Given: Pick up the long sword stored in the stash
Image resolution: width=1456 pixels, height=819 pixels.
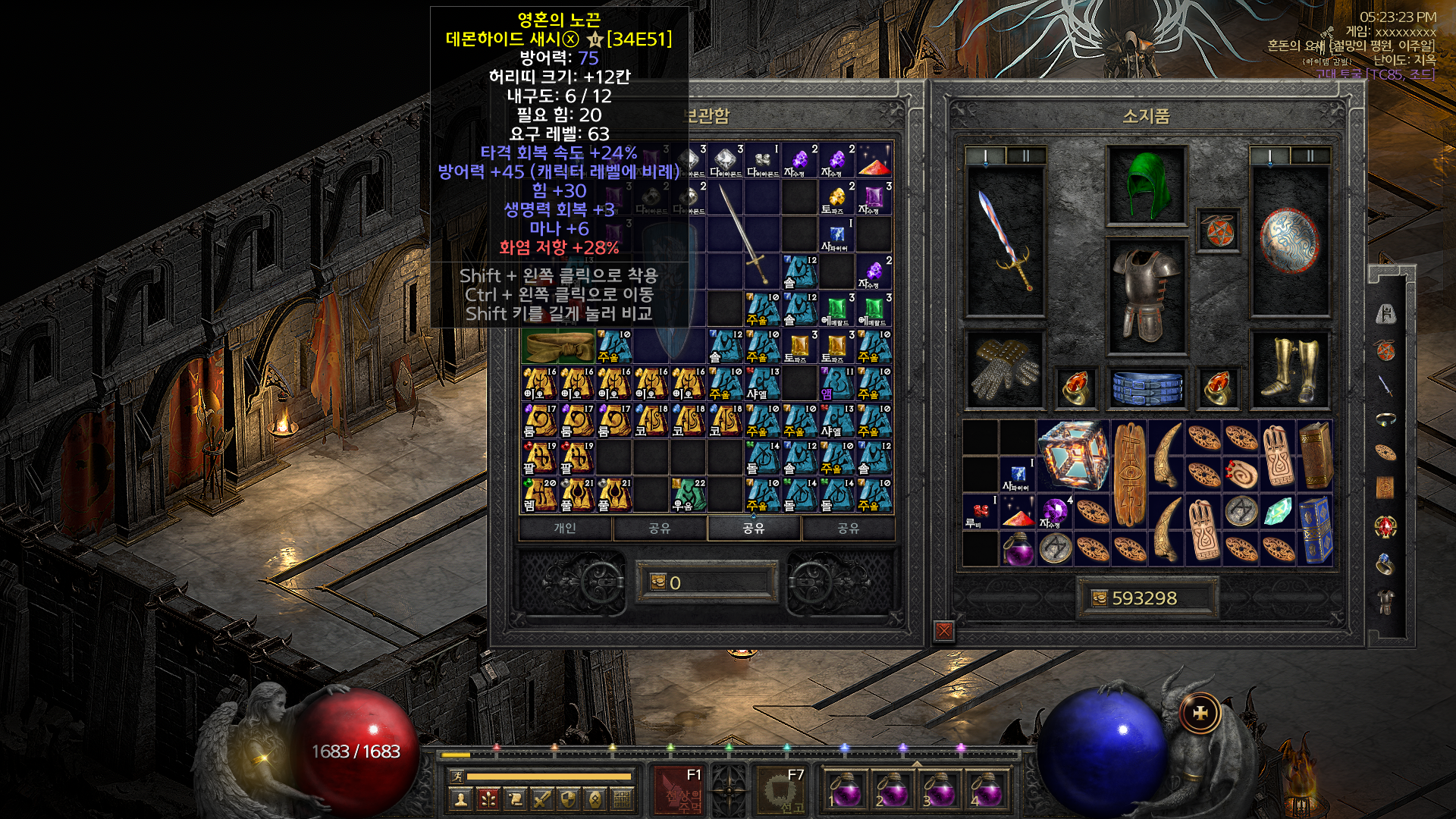Looking at the screenshot, I should pyautogui.click(x=743, y=232).
